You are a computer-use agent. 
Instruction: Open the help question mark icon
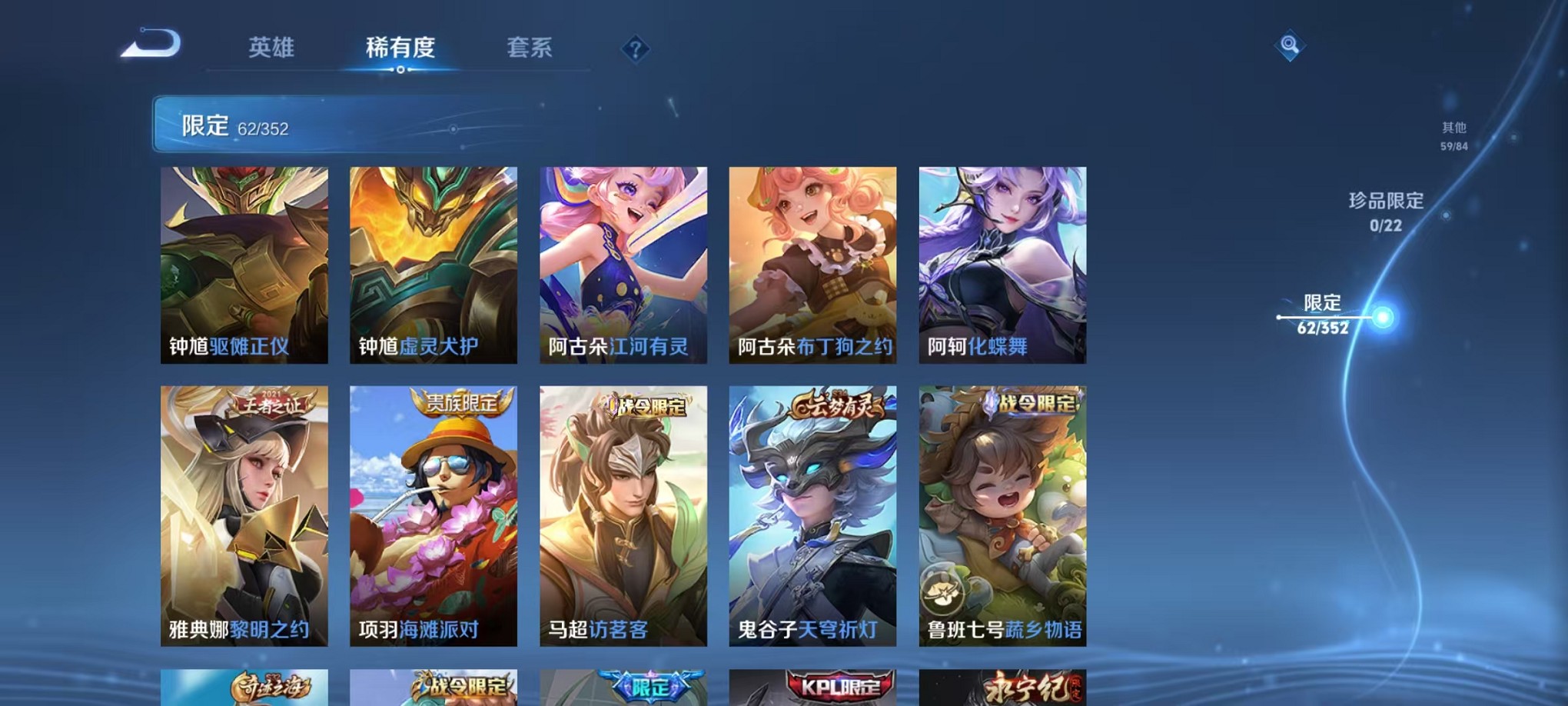634,50
